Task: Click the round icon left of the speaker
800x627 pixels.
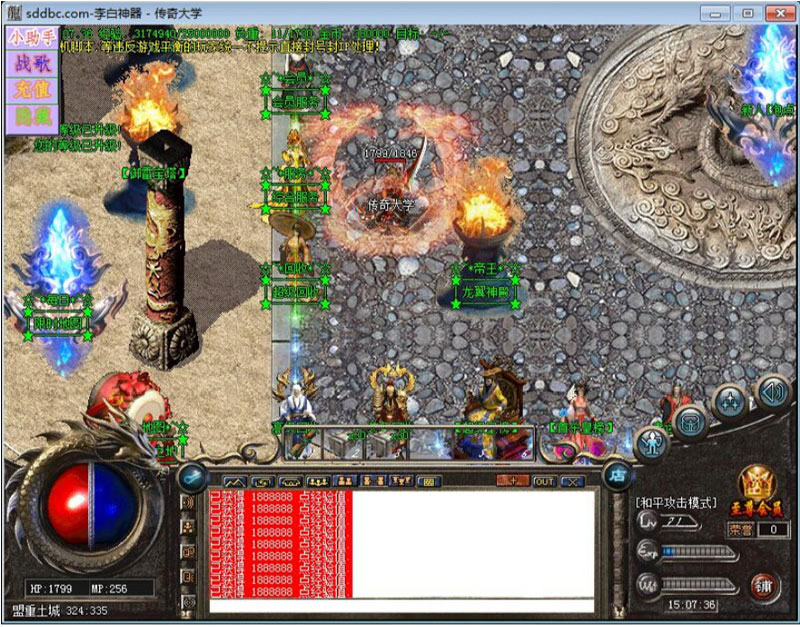Action: [x=730, y=402]
